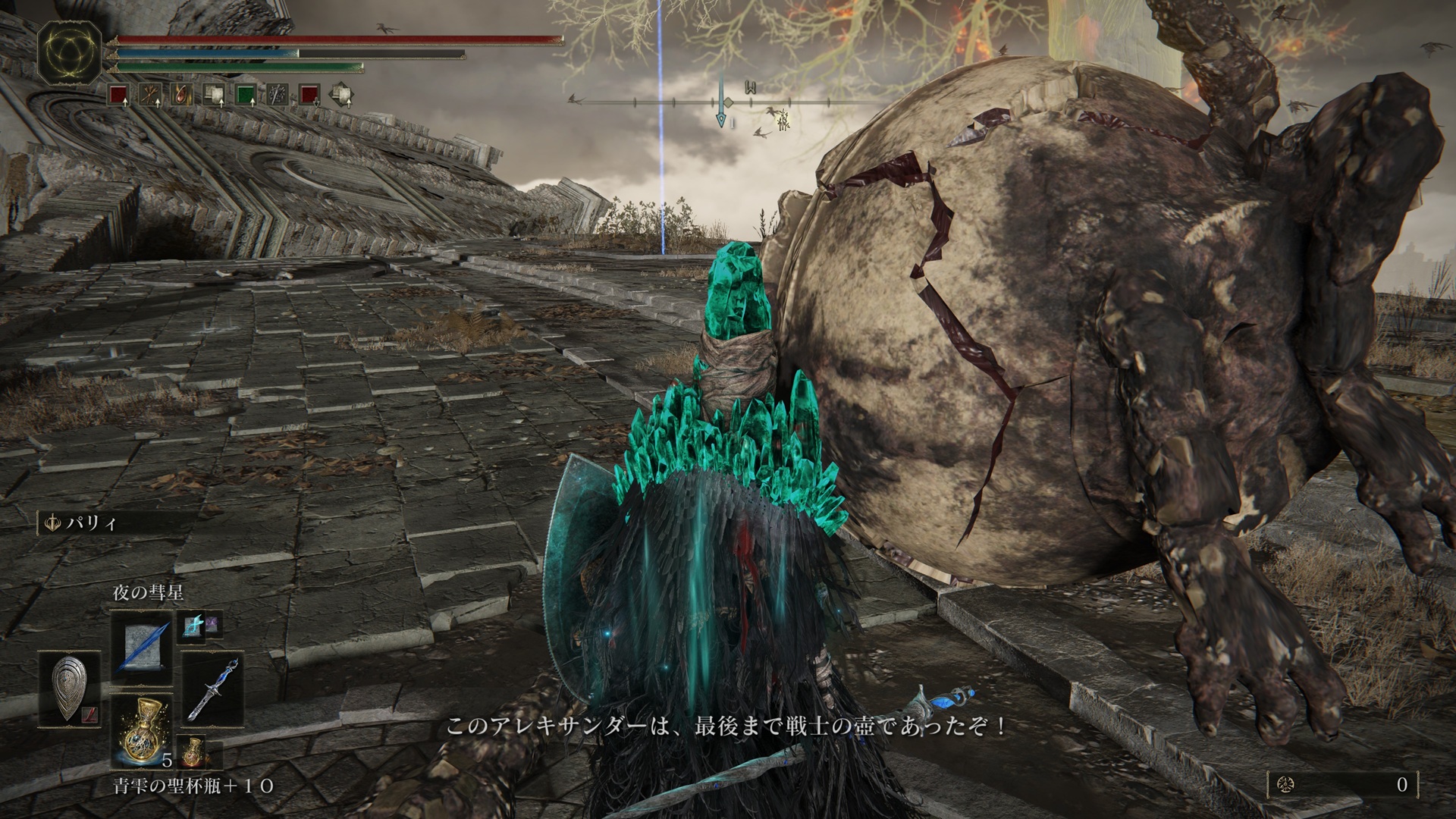The width and height of the screenshot is (1456, 819).
Task: Check the flaming teardrop buff icon
Action: (x=180, y=95)
